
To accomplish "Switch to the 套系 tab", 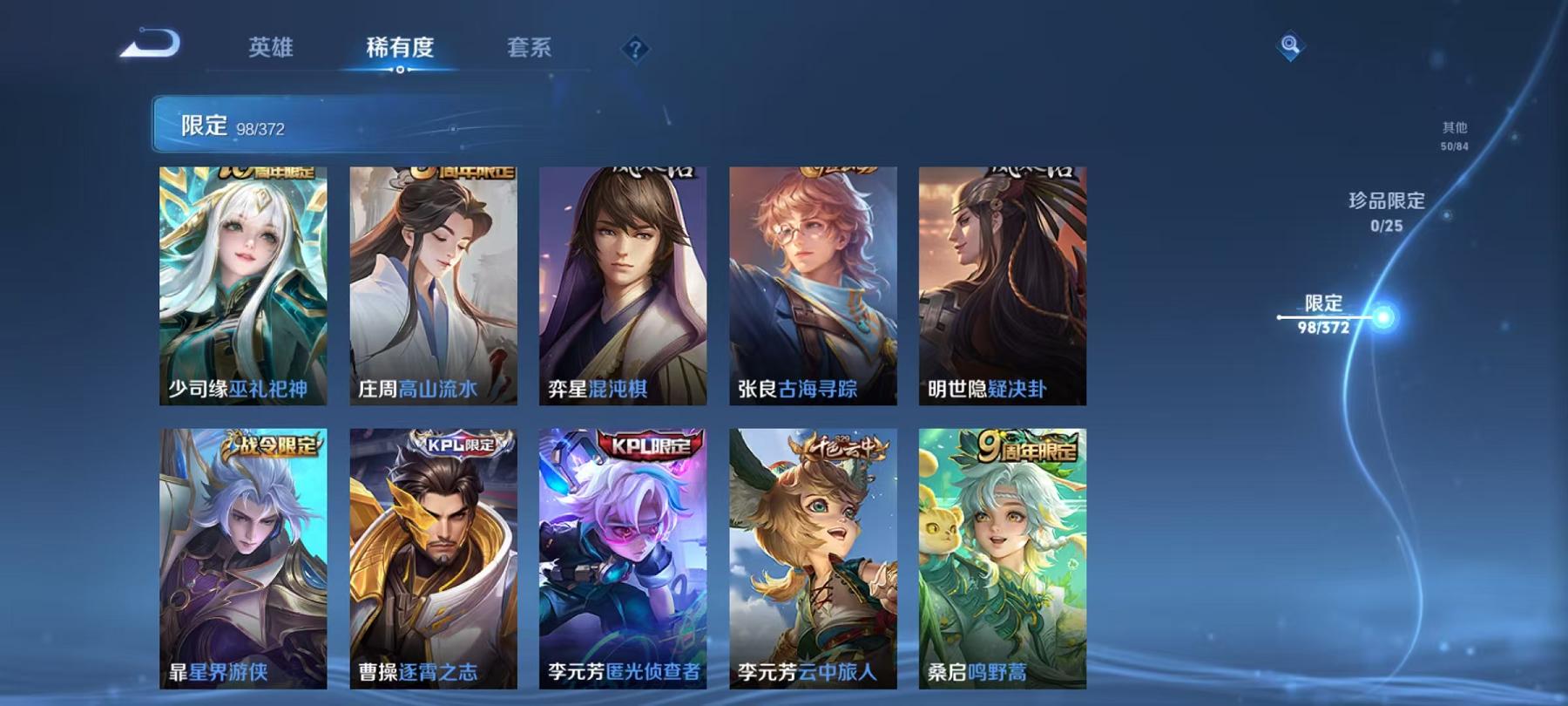I will pyautogui.click(x=531, y=50).
